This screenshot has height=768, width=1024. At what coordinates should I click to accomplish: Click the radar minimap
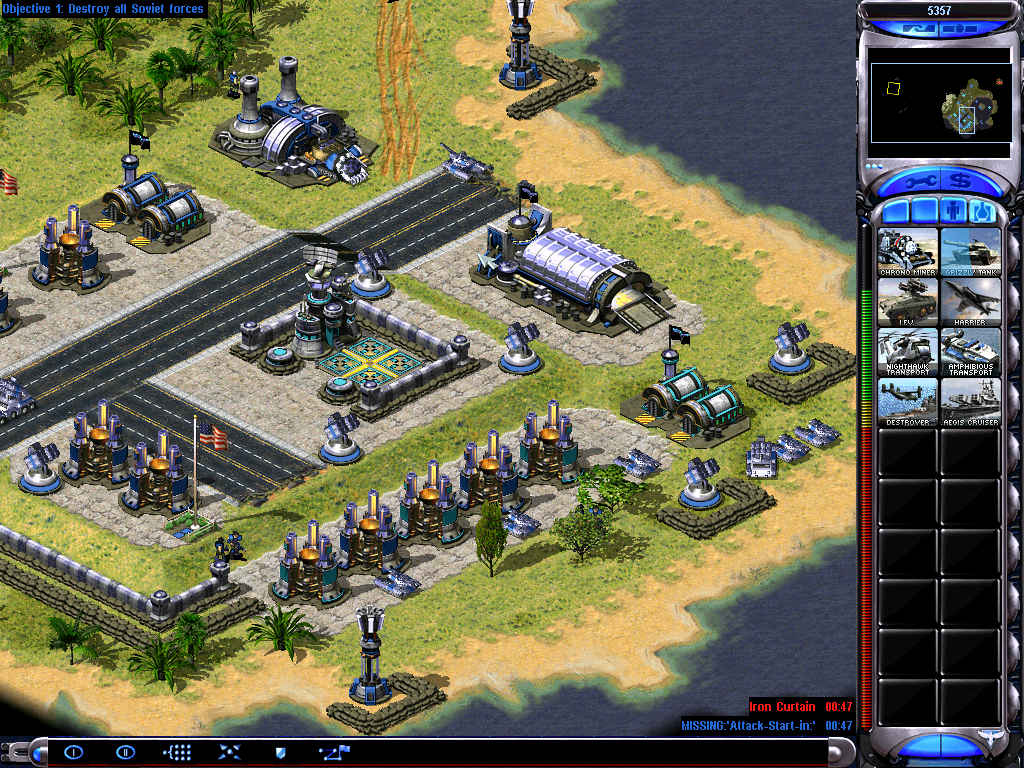click(x=939, y=103)
